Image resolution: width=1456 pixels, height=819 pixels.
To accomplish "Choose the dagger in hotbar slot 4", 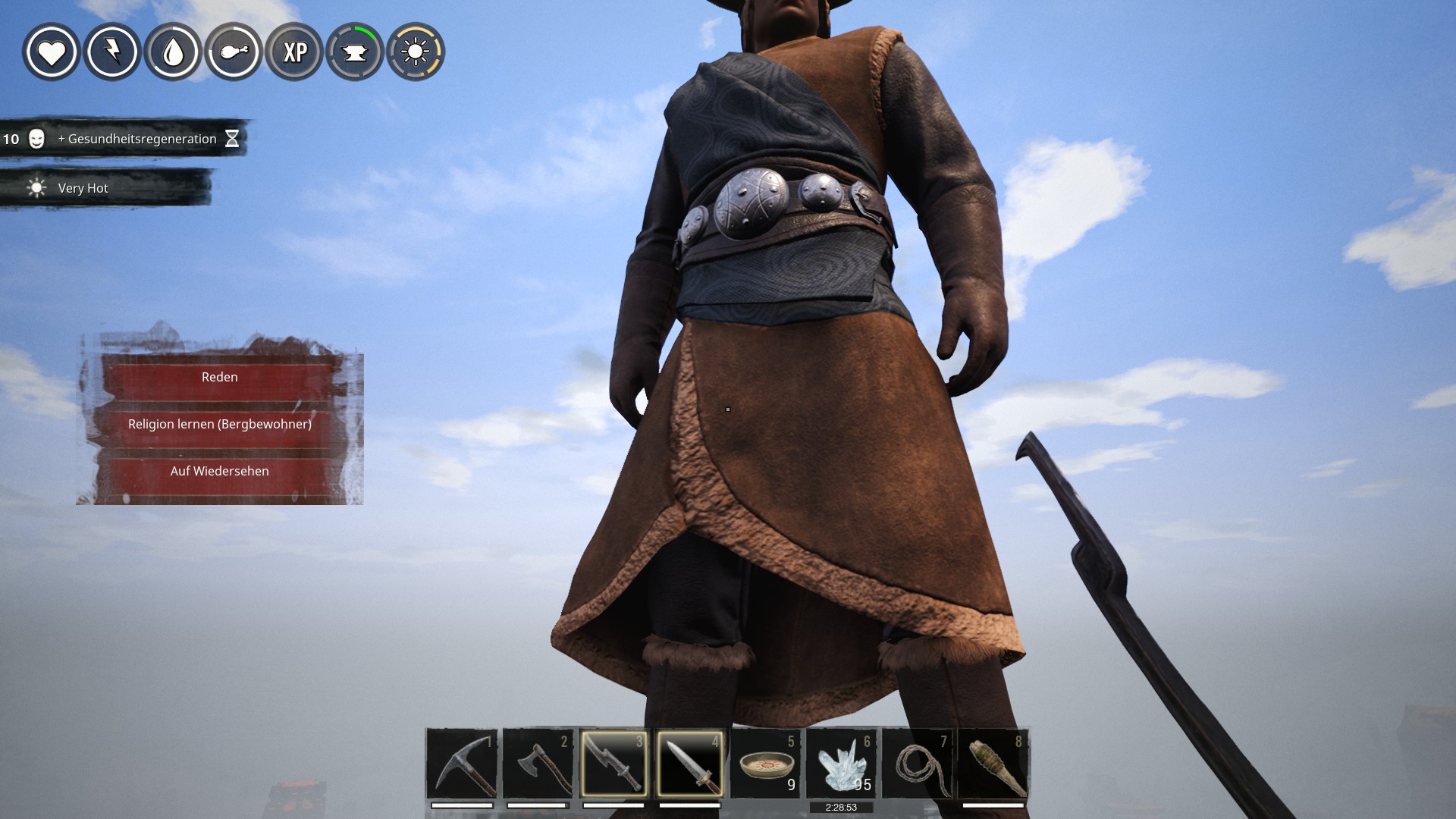I will (x=689, y=763).
